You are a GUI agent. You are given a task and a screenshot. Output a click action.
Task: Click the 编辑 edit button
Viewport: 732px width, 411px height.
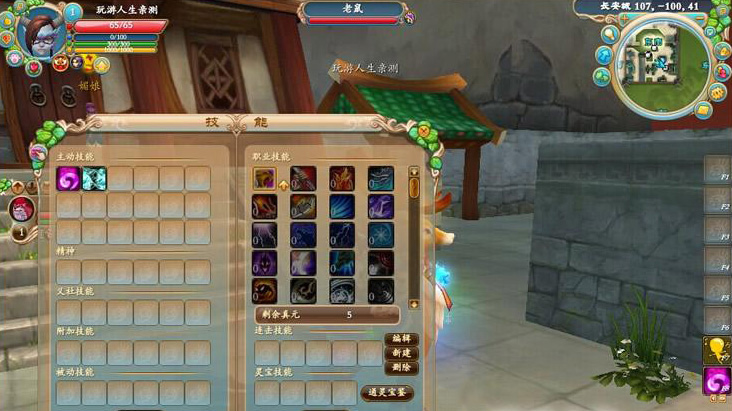coord(400,339)
